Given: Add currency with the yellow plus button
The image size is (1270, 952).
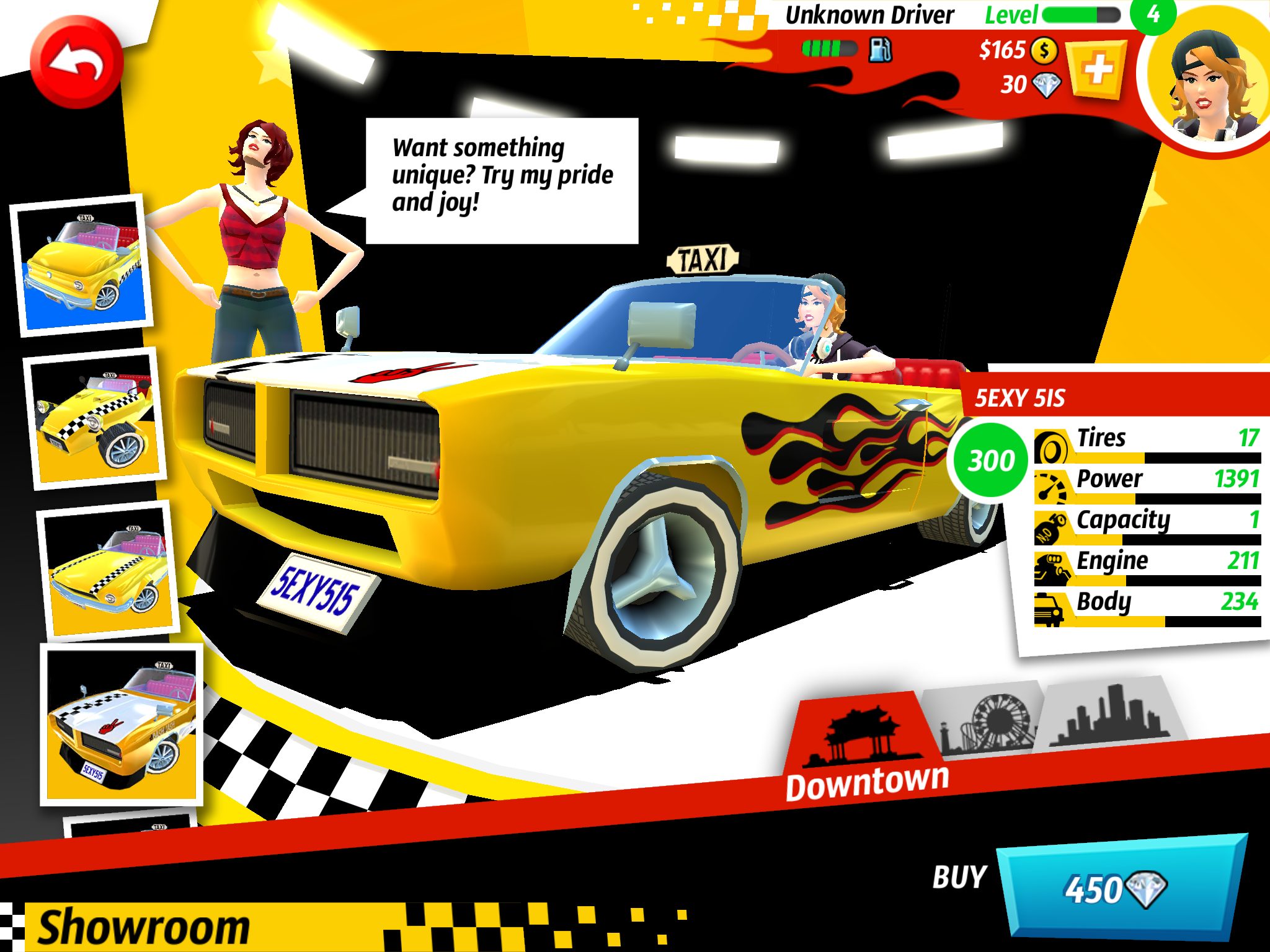Looking at the screenshot, I should point(1098,69).
